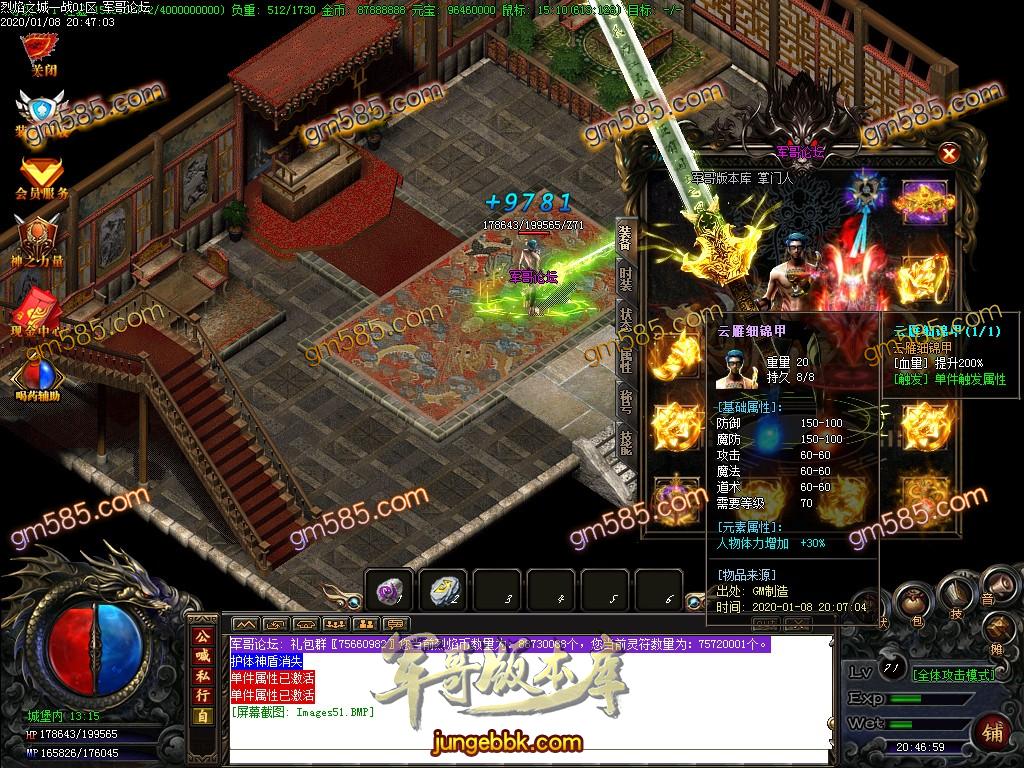Viewport: 1024px width, 768px height.
Task: Switch to the 时装 (fashion) tab
Action: (x=625, y=277)
